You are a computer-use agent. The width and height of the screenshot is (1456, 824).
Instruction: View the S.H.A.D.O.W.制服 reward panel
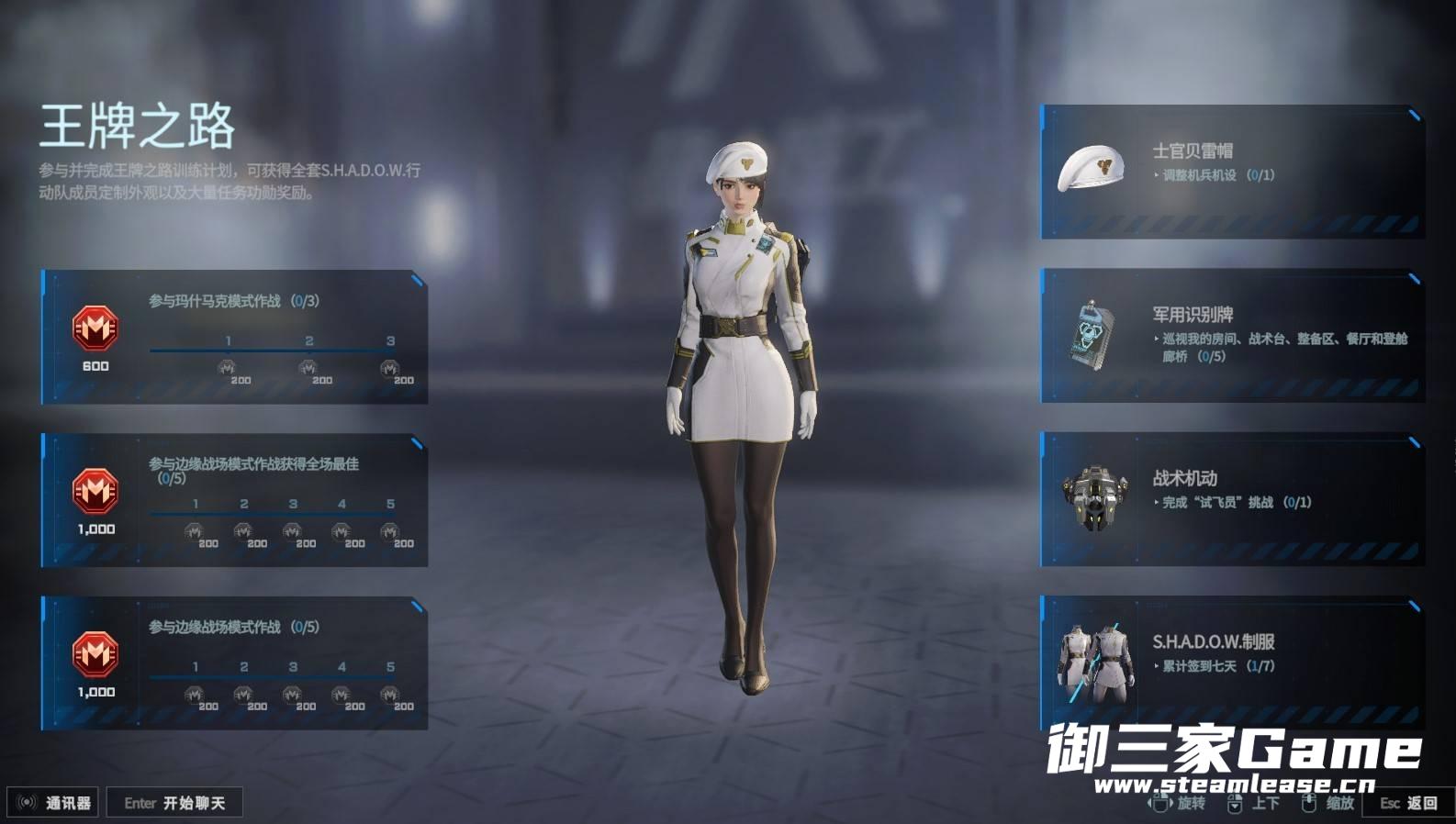pyautogui.click(x=1232, y=663)
